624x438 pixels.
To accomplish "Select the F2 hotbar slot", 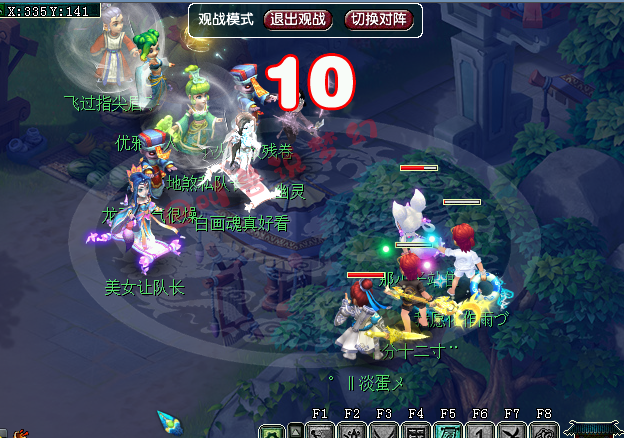I will 352,431.
